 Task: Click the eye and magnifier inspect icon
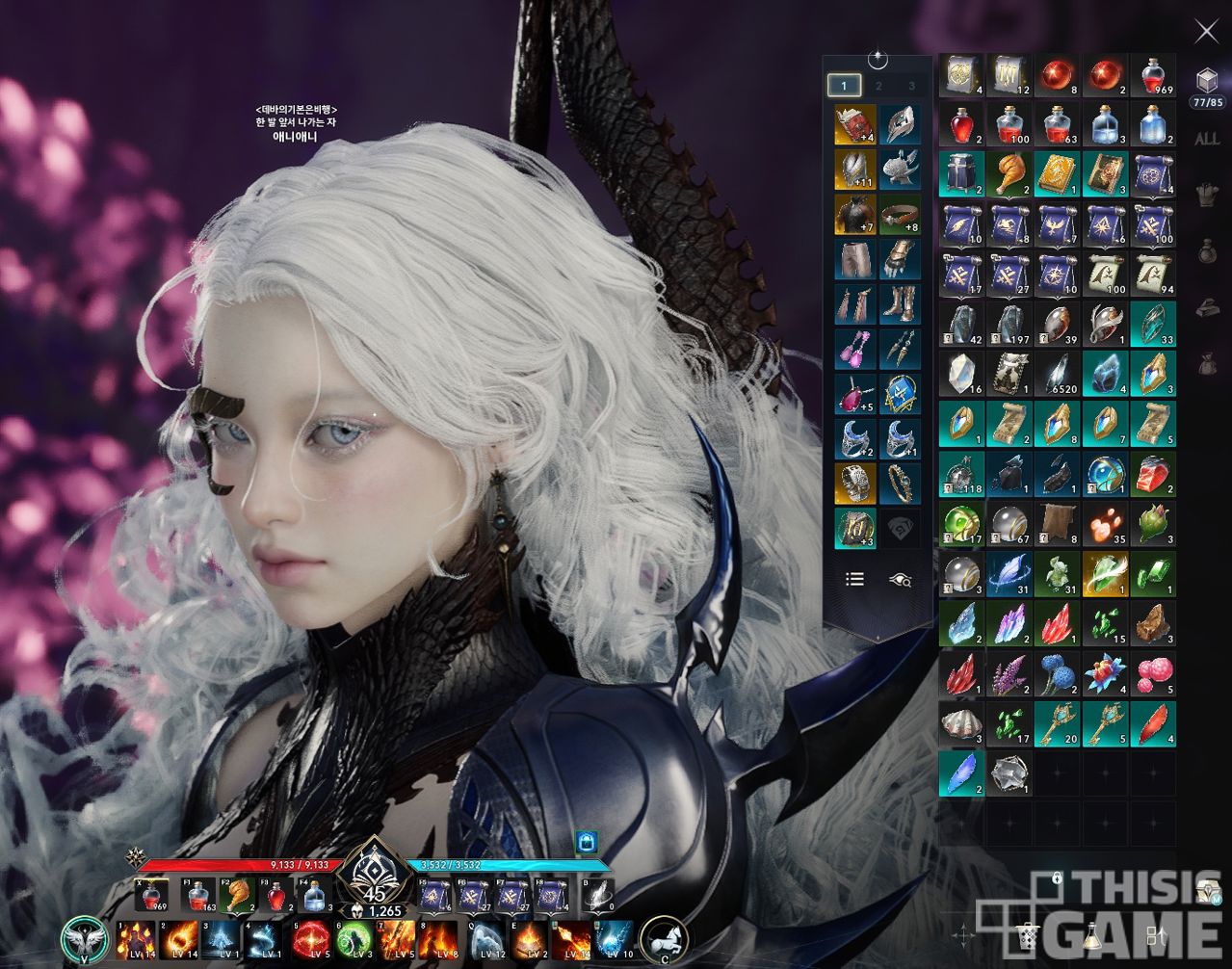tap(901, 579)
